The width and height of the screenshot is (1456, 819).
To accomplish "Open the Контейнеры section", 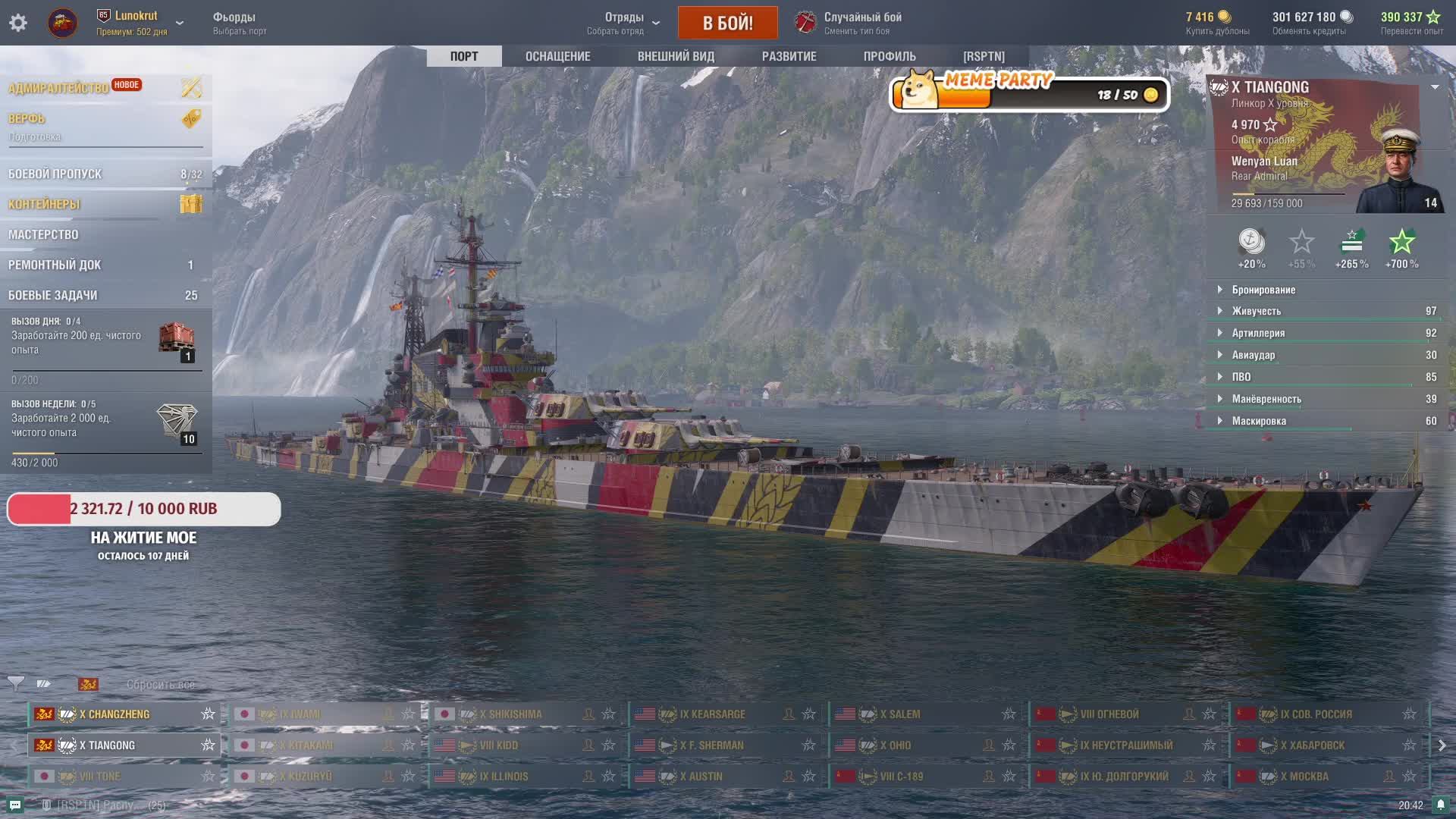I will tap(44, 204).
